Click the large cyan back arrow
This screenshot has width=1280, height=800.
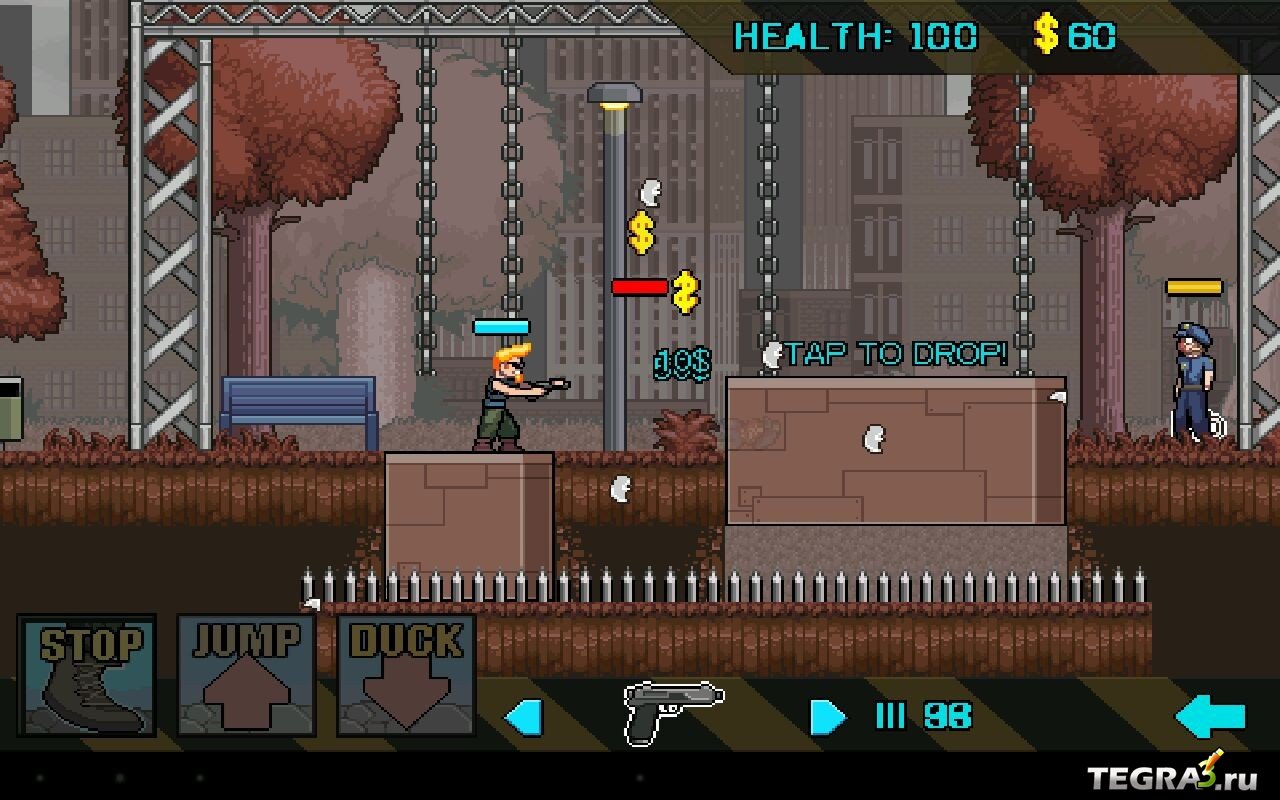coord(1211,717)
